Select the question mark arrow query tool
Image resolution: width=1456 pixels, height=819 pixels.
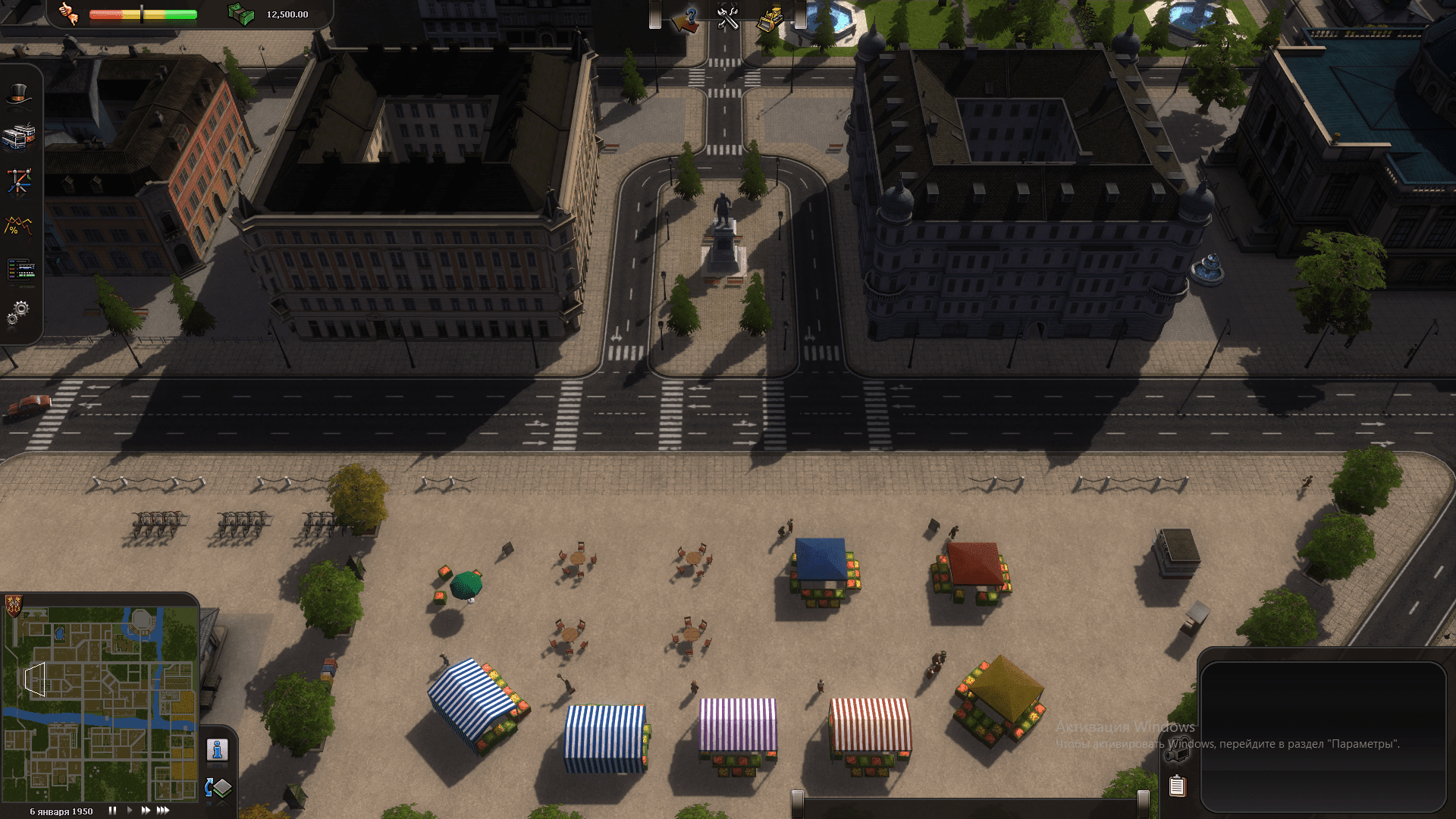(x=686, y=18)
